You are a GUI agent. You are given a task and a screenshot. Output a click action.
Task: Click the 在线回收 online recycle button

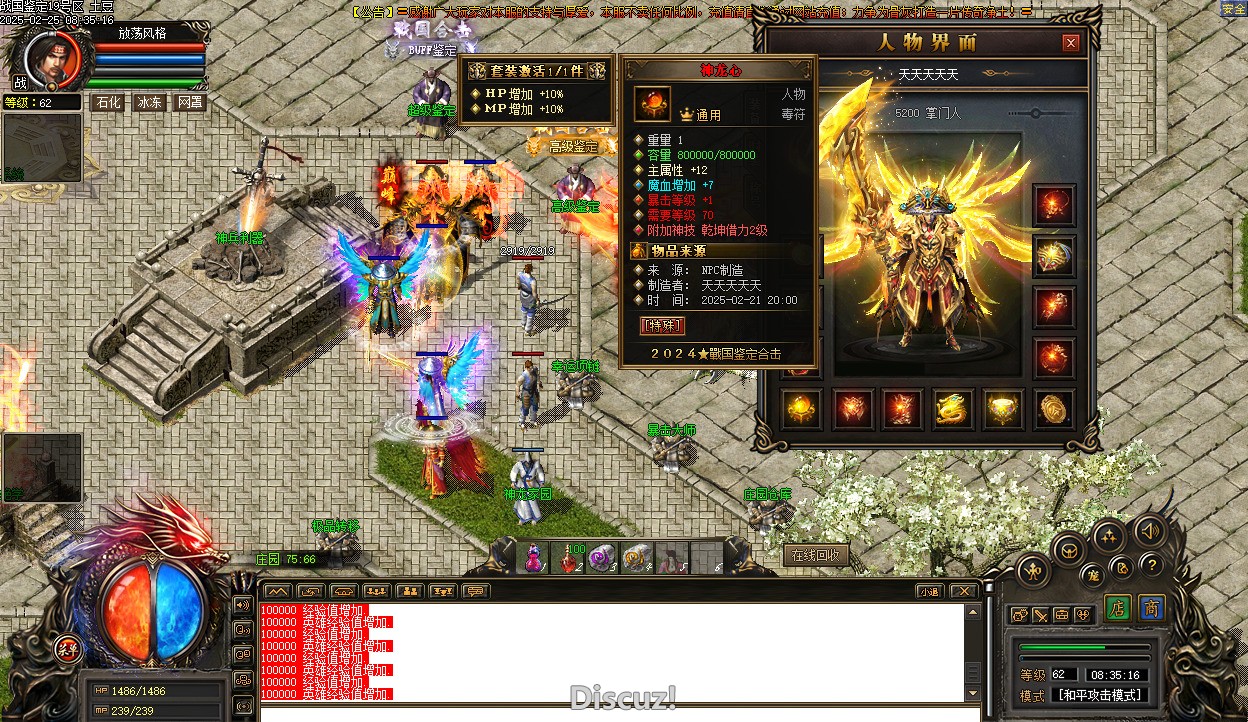click(x=816, y=555)
